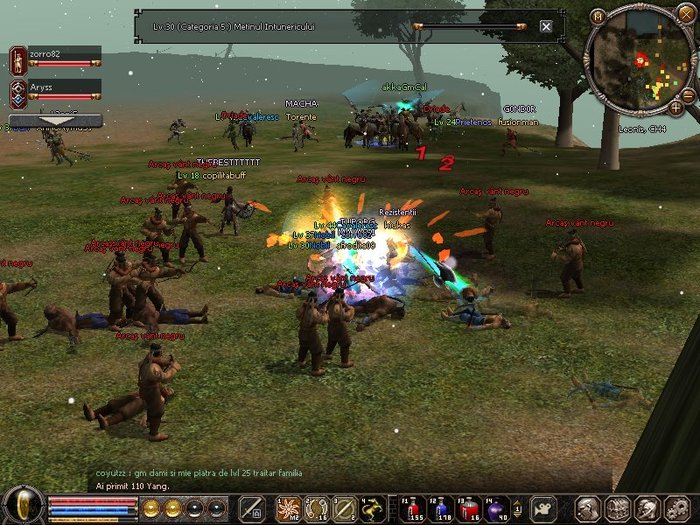Click the minimap's M map button
The width and height of the screenshot is (700, 525).
click(598, 16)
